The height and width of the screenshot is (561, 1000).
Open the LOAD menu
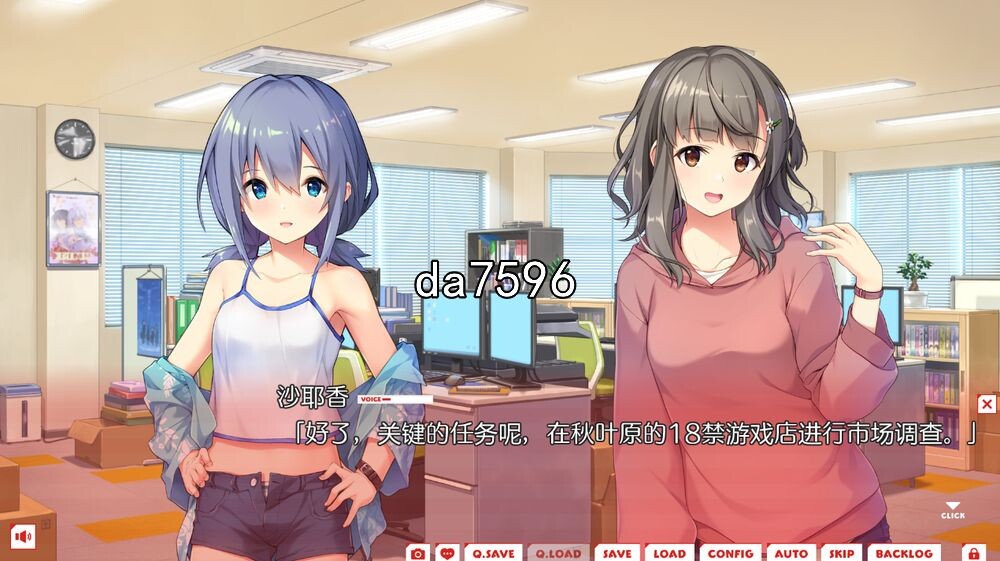pos(669,553)
